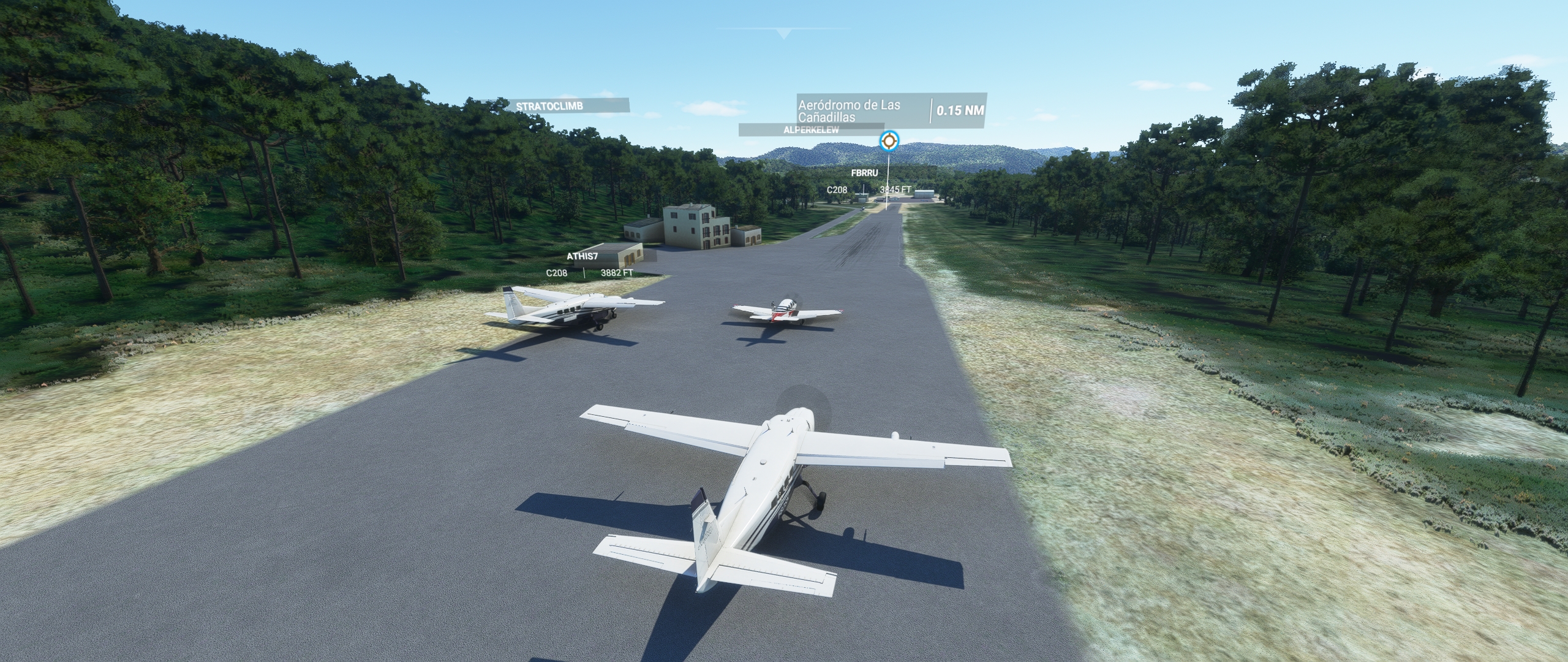Image resolution: width=1568 pixels, height=662 pixels.
Task: Open the toolbar using the top arrow handle
Action: pyautogui.click(x=783, y=34)
